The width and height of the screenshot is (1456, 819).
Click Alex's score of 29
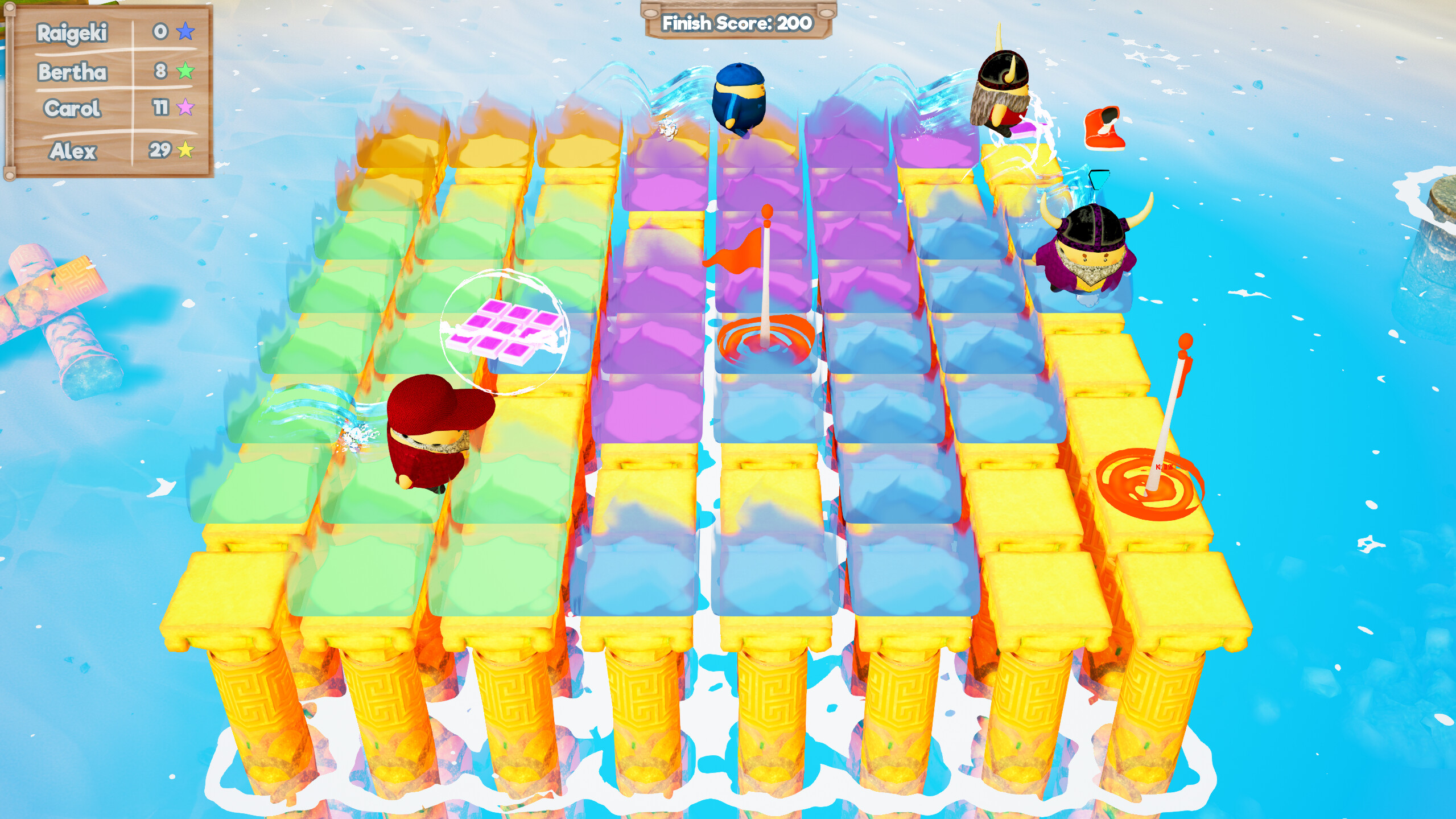[161, 150]
